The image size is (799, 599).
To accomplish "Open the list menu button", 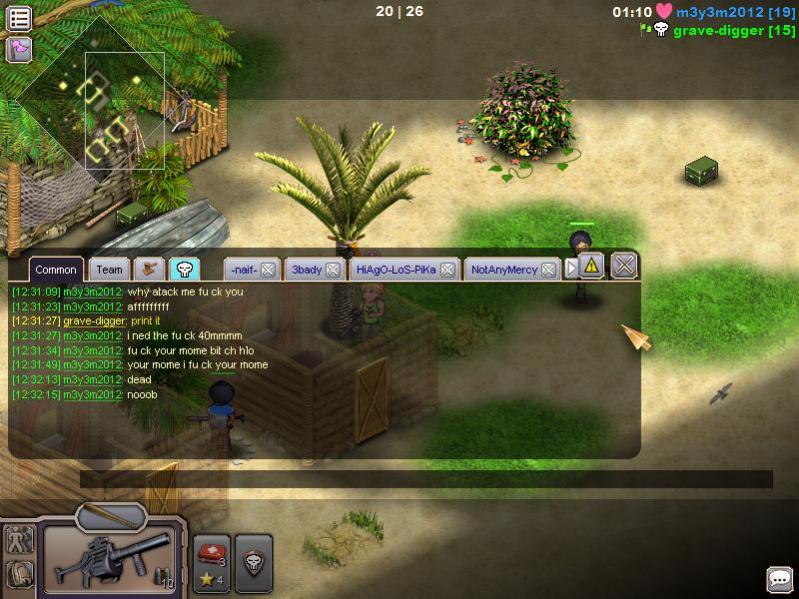I will pyautogui.click(x=19, y=17).
